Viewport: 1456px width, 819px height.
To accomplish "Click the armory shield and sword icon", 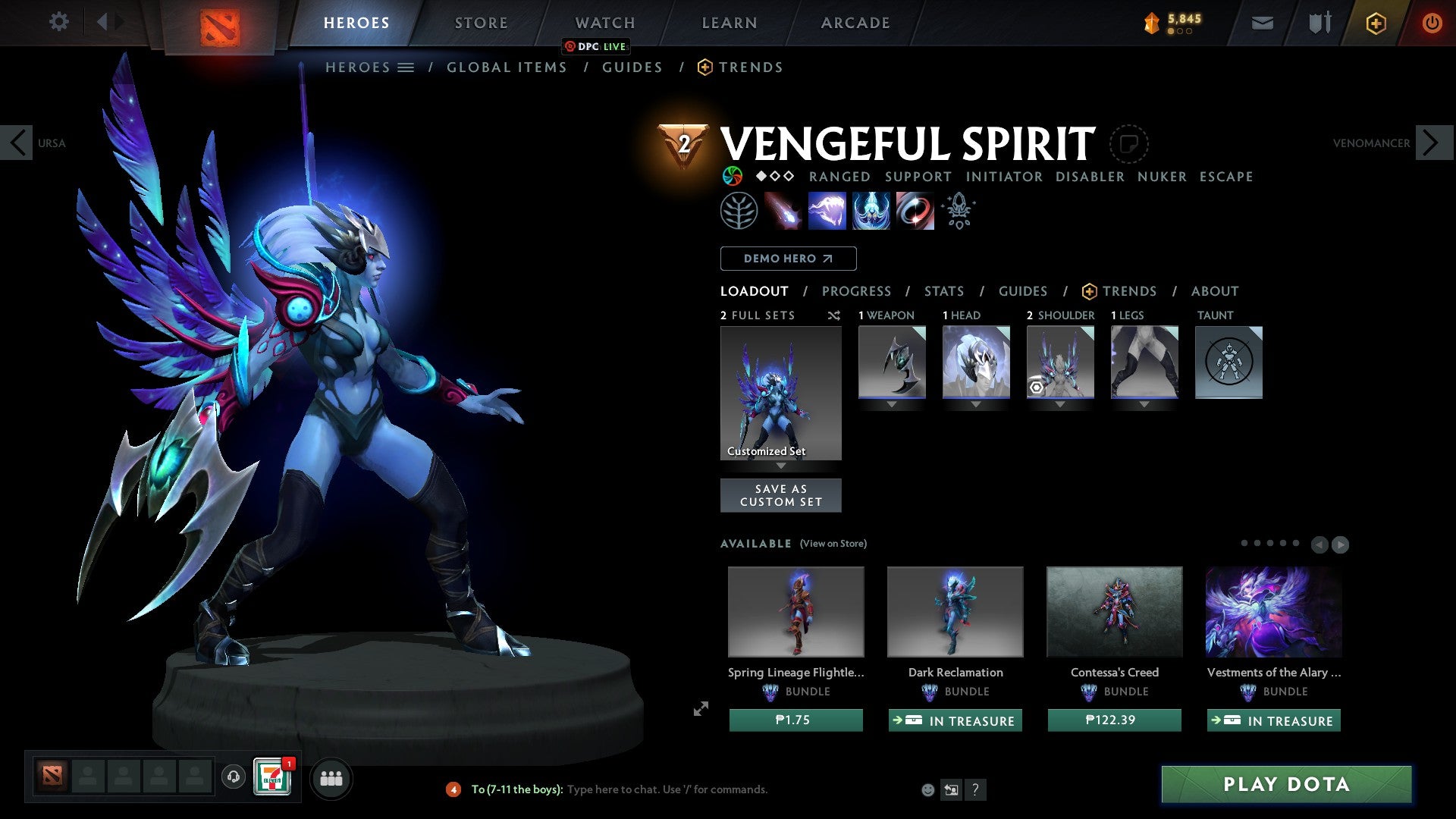I will (1318, 22).
